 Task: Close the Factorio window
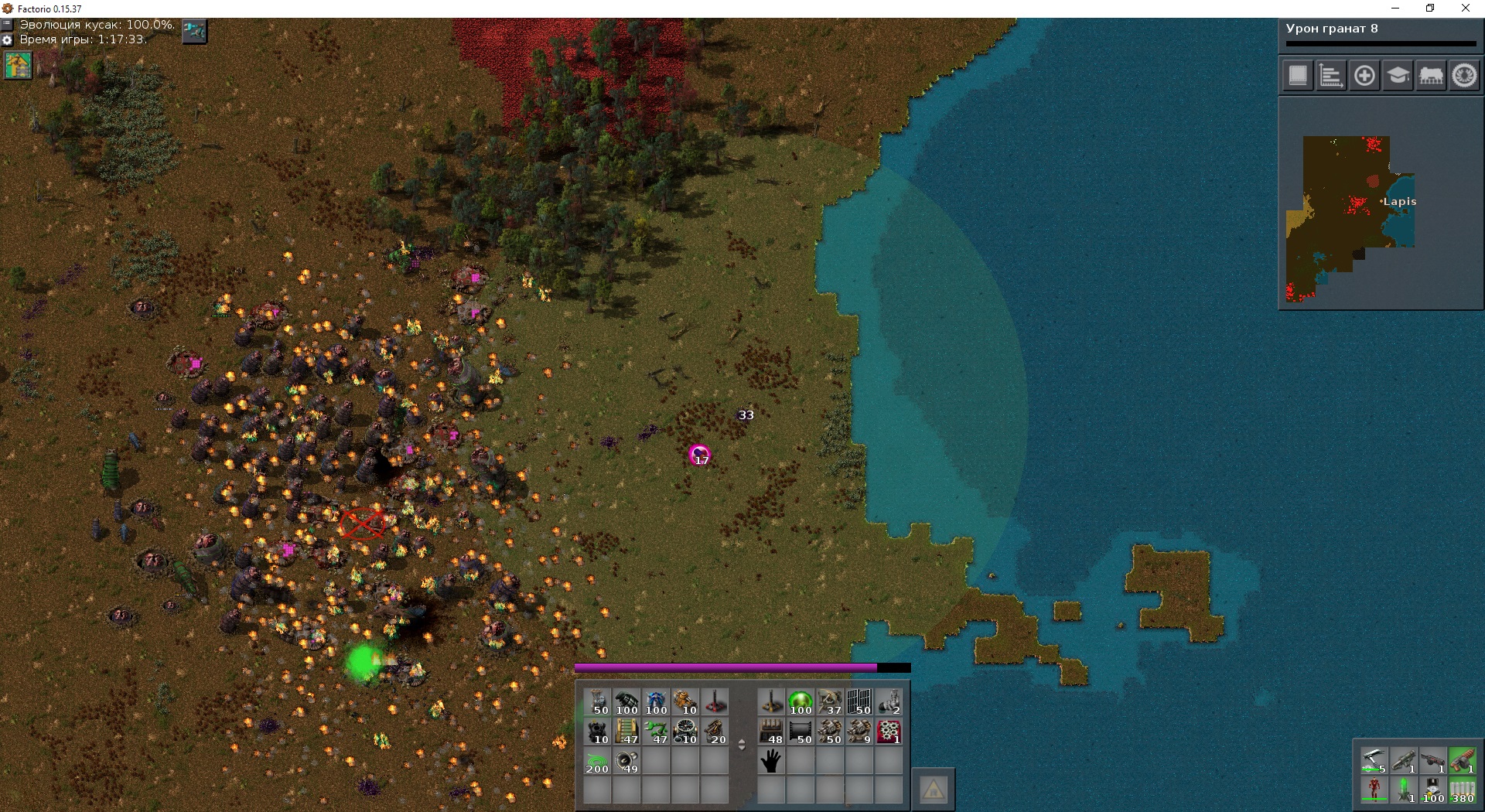coord(1466,9)
